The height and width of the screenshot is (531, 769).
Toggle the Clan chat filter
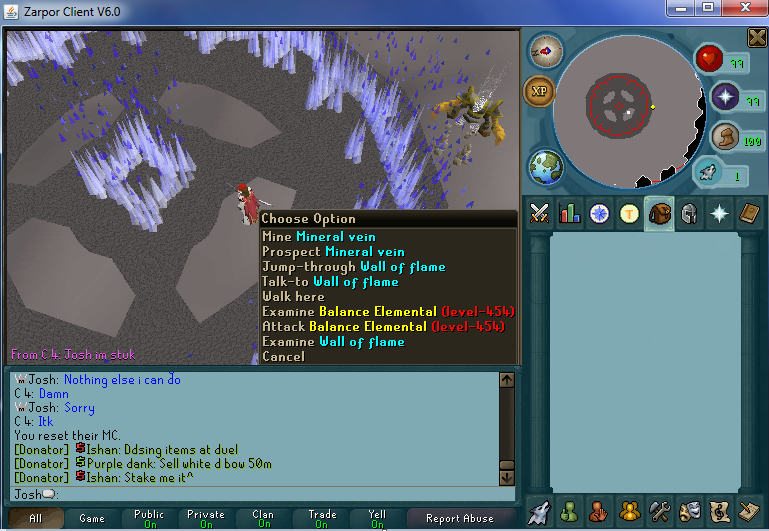click(x=263, y=518)
